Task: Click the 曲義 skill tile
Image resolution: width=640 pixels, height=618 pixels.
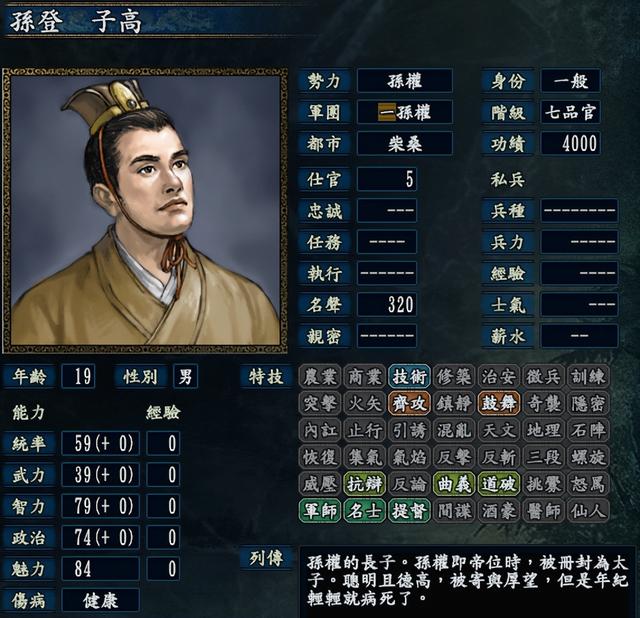Action: point(454,484)
